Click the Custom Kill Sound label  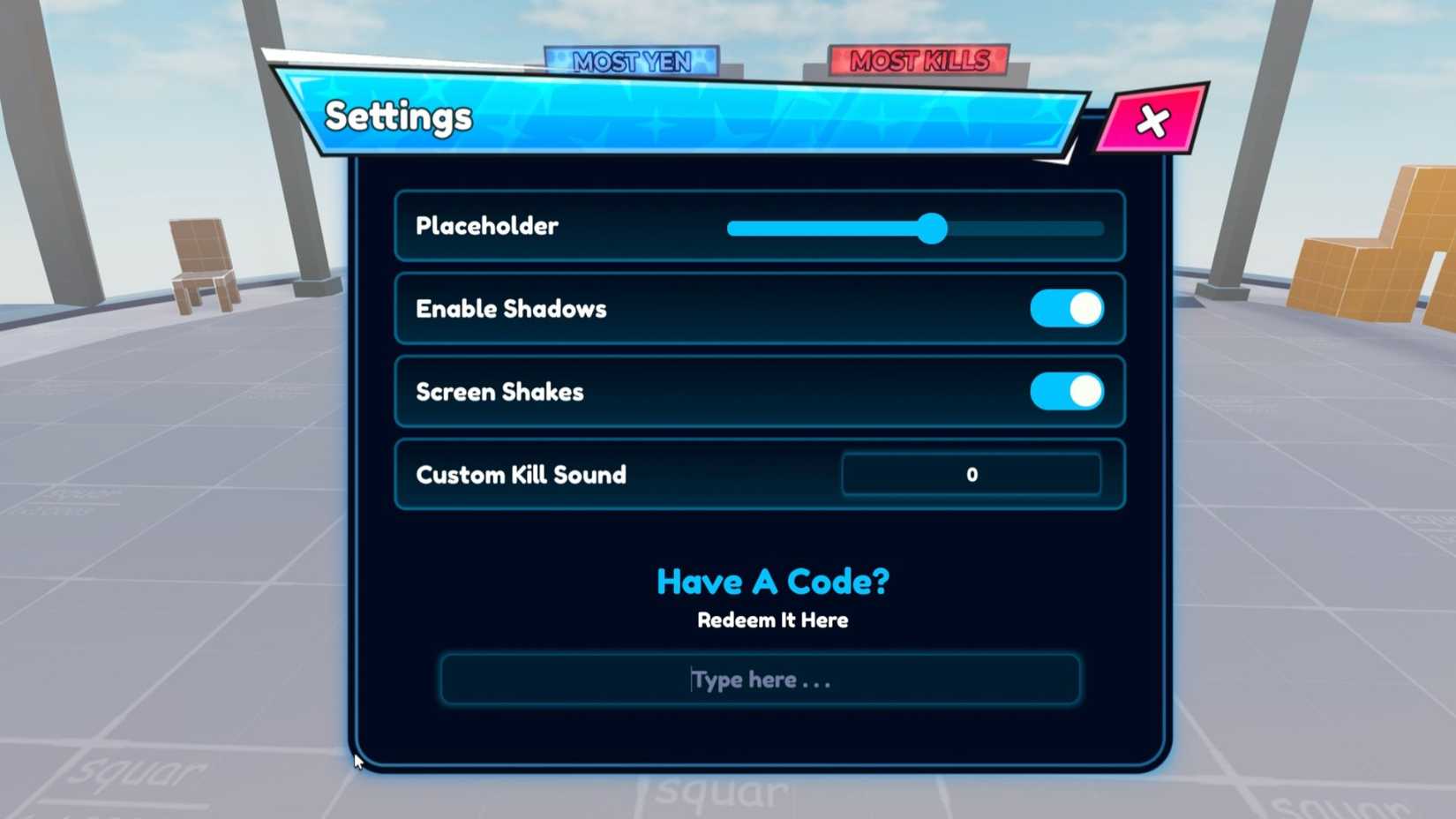(x=520, y=475)
